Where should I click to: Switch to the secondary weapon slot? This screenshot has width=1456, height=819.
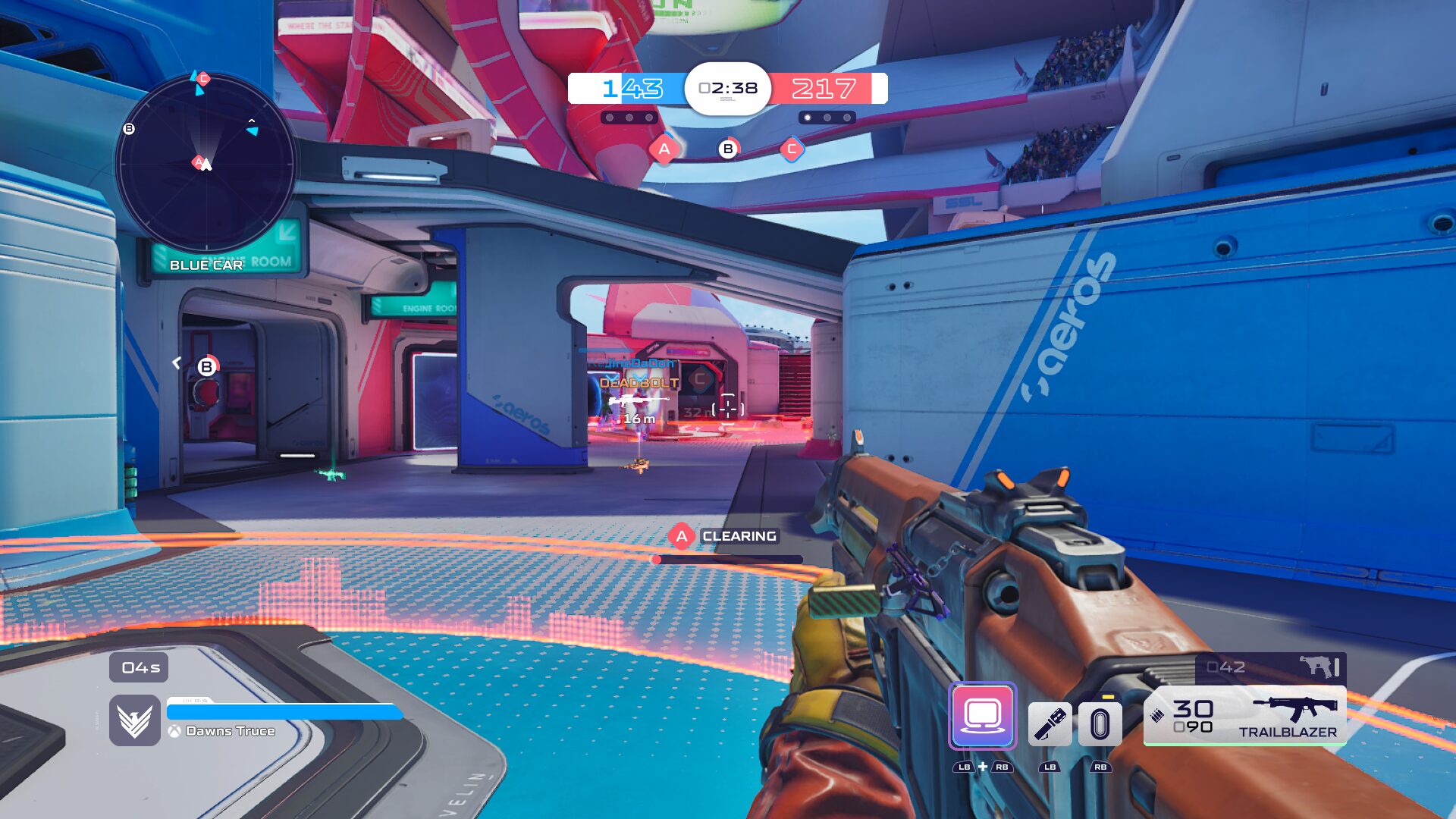coord(1270,667)
